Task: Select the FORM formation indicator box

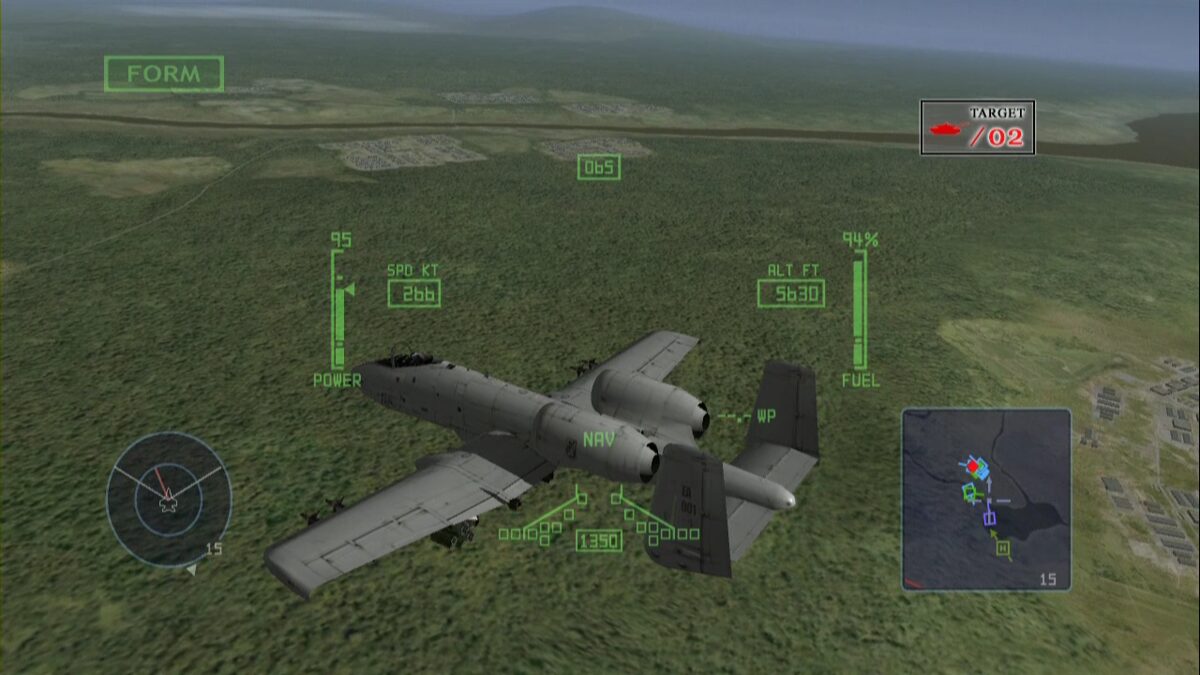Action: click(164, 74)
